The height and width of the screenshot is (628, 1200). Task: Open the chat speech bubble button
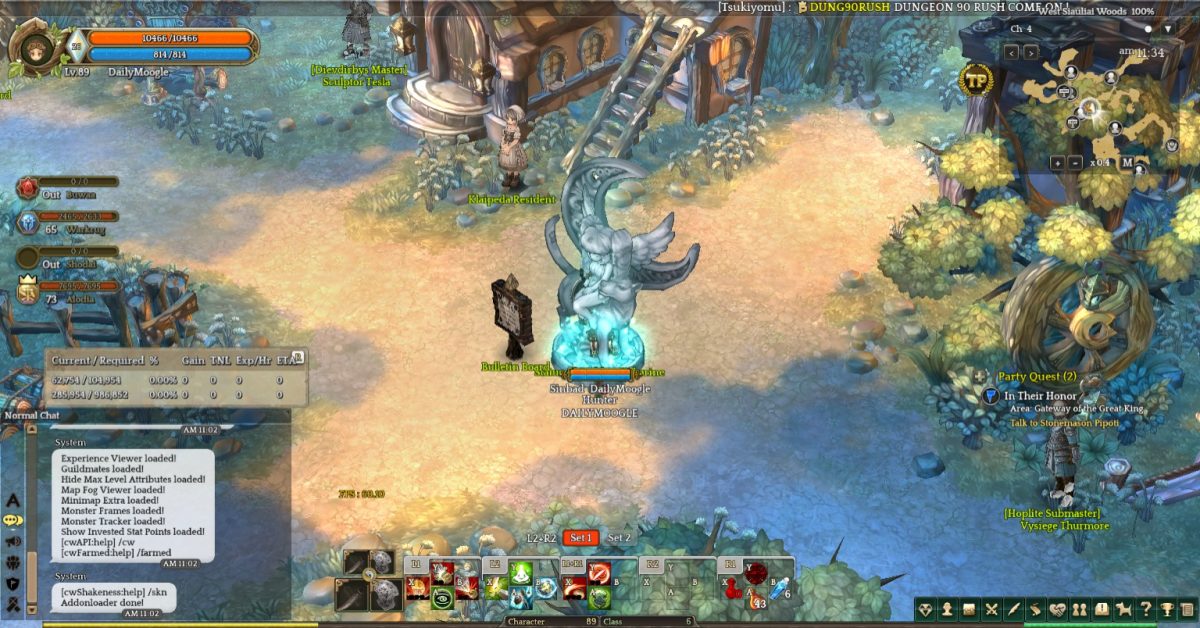tap(13, 520)
